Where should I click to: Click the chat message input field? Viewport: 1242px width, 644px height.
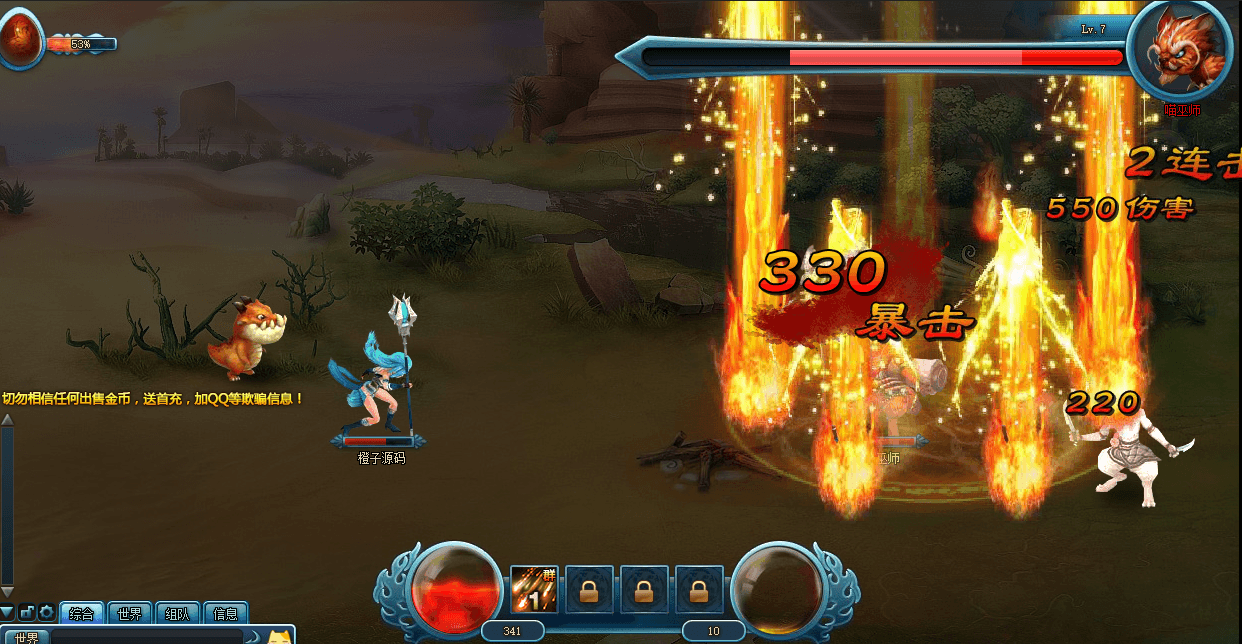click(x=147, y=637)
